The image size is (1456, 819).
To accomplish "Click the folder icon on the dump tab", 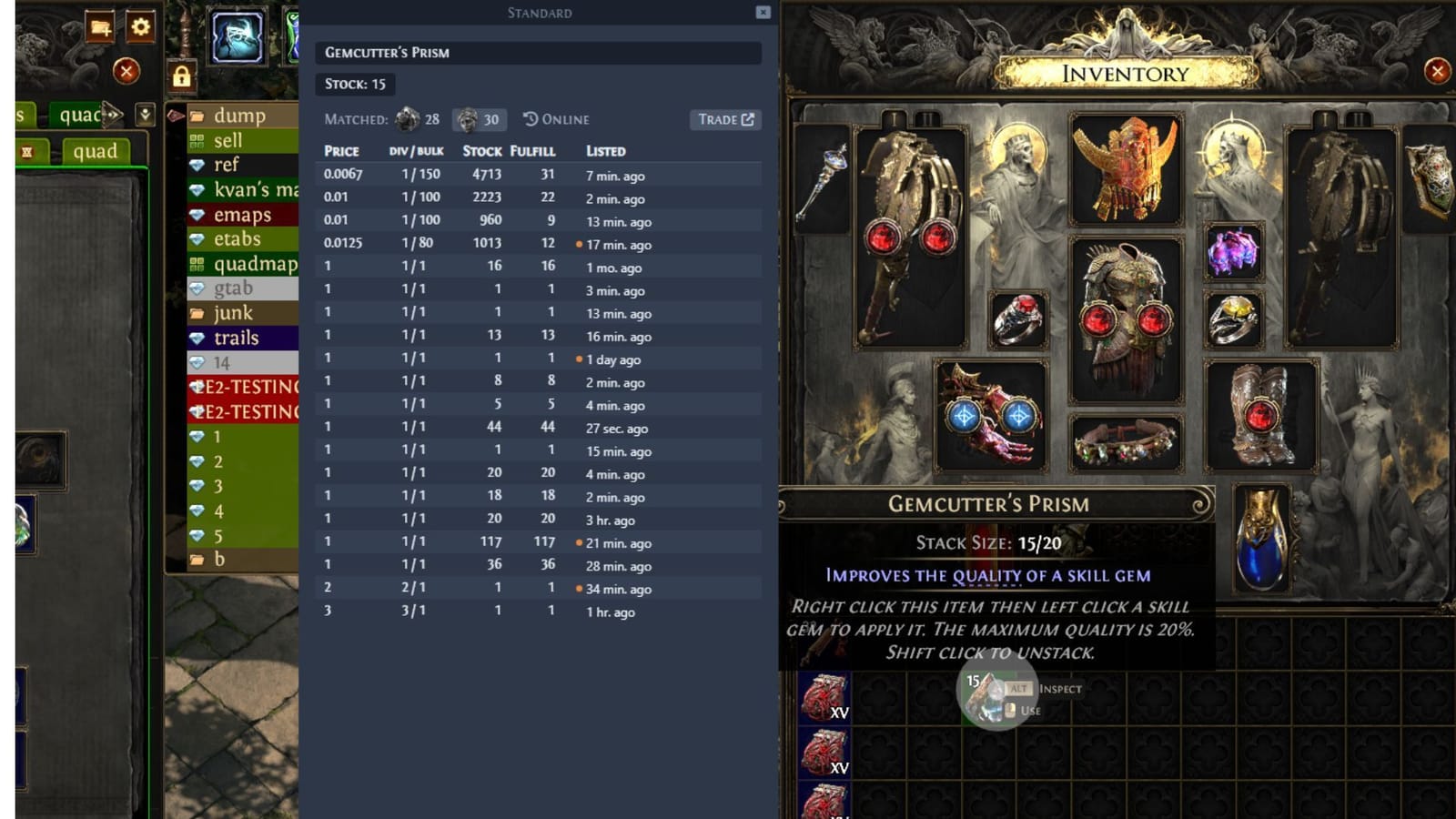I will point(197,116).
